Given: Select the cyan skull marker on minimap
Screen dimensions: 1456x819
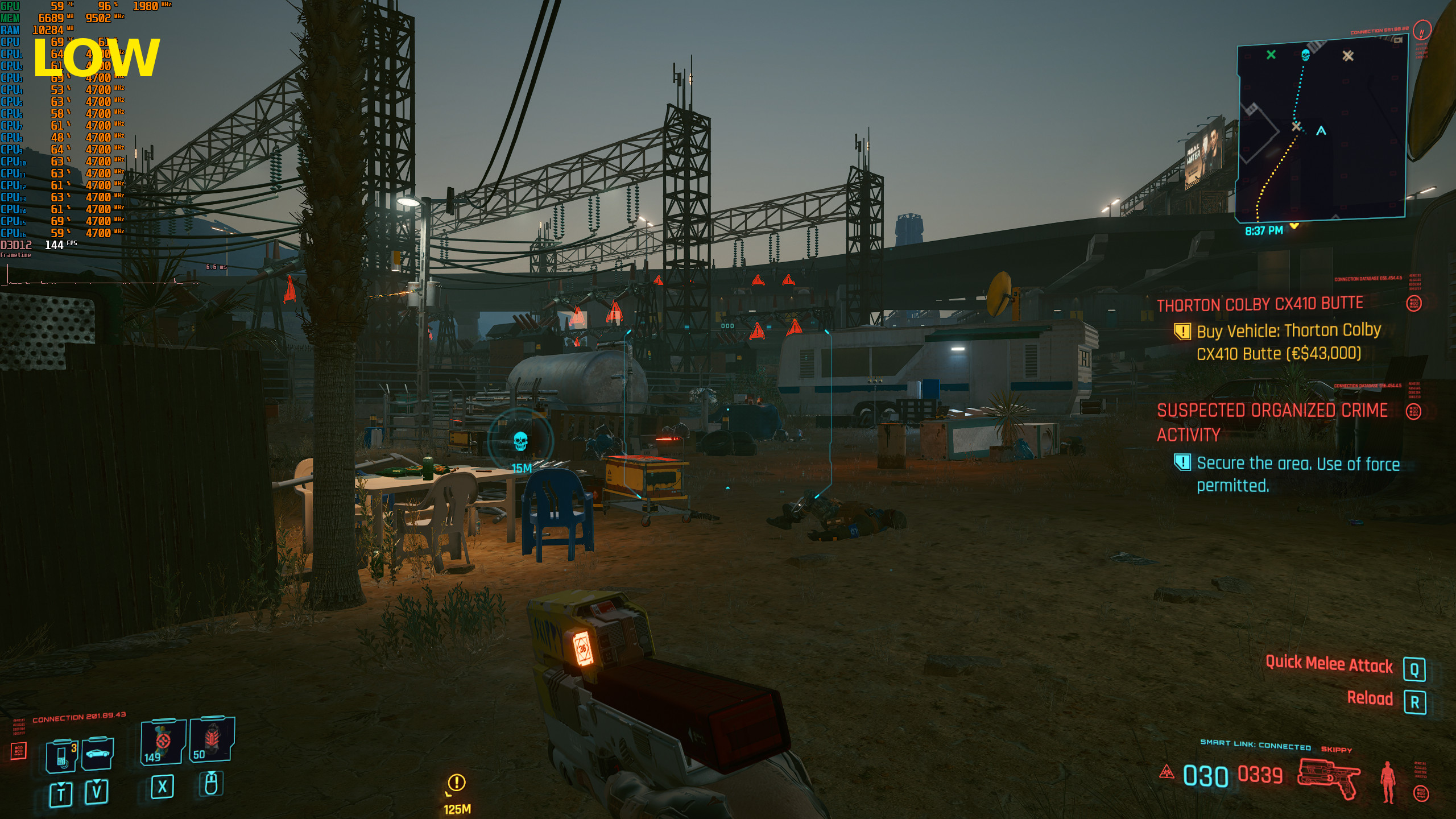Looking at the screenshot, I should 1305,55.
